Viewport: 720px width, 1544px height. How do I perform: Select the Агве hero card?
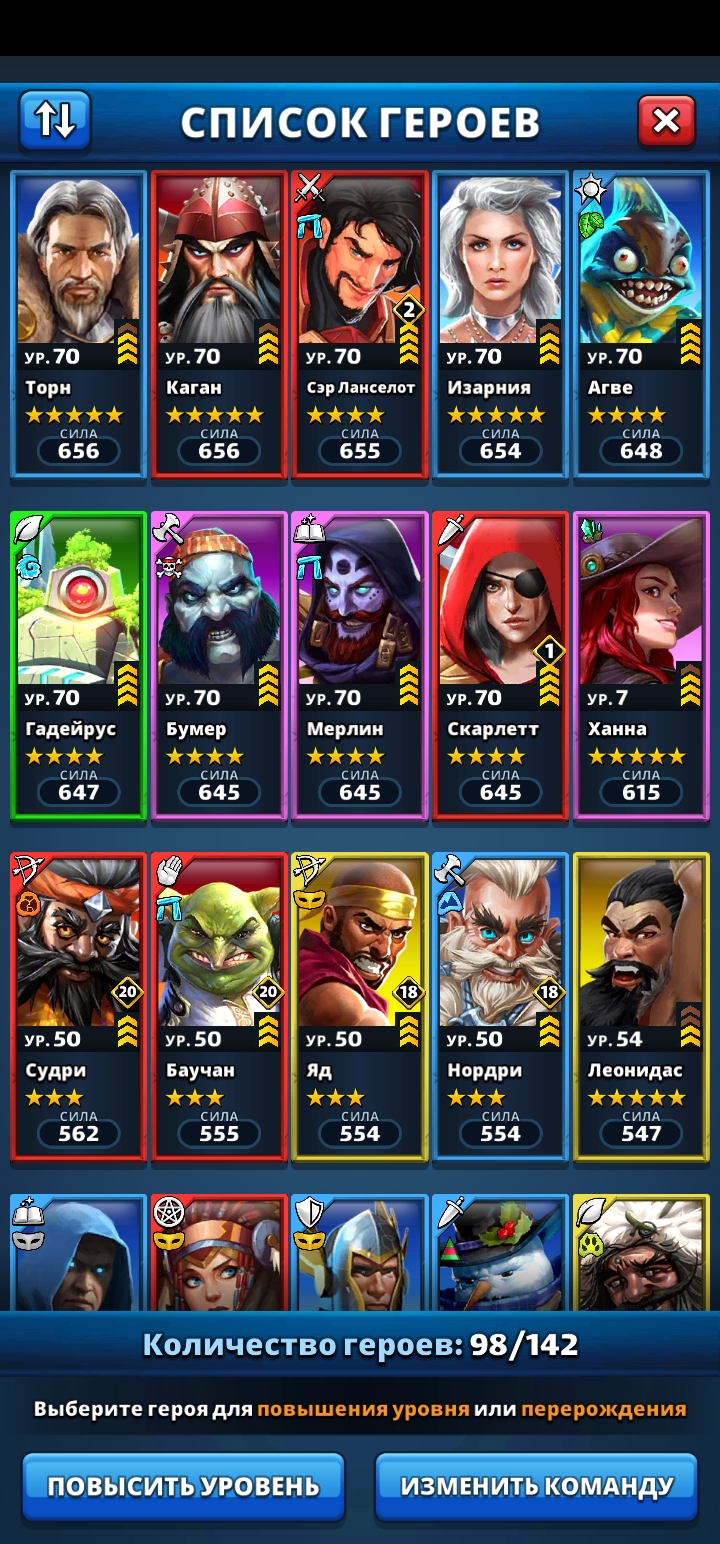641,320
